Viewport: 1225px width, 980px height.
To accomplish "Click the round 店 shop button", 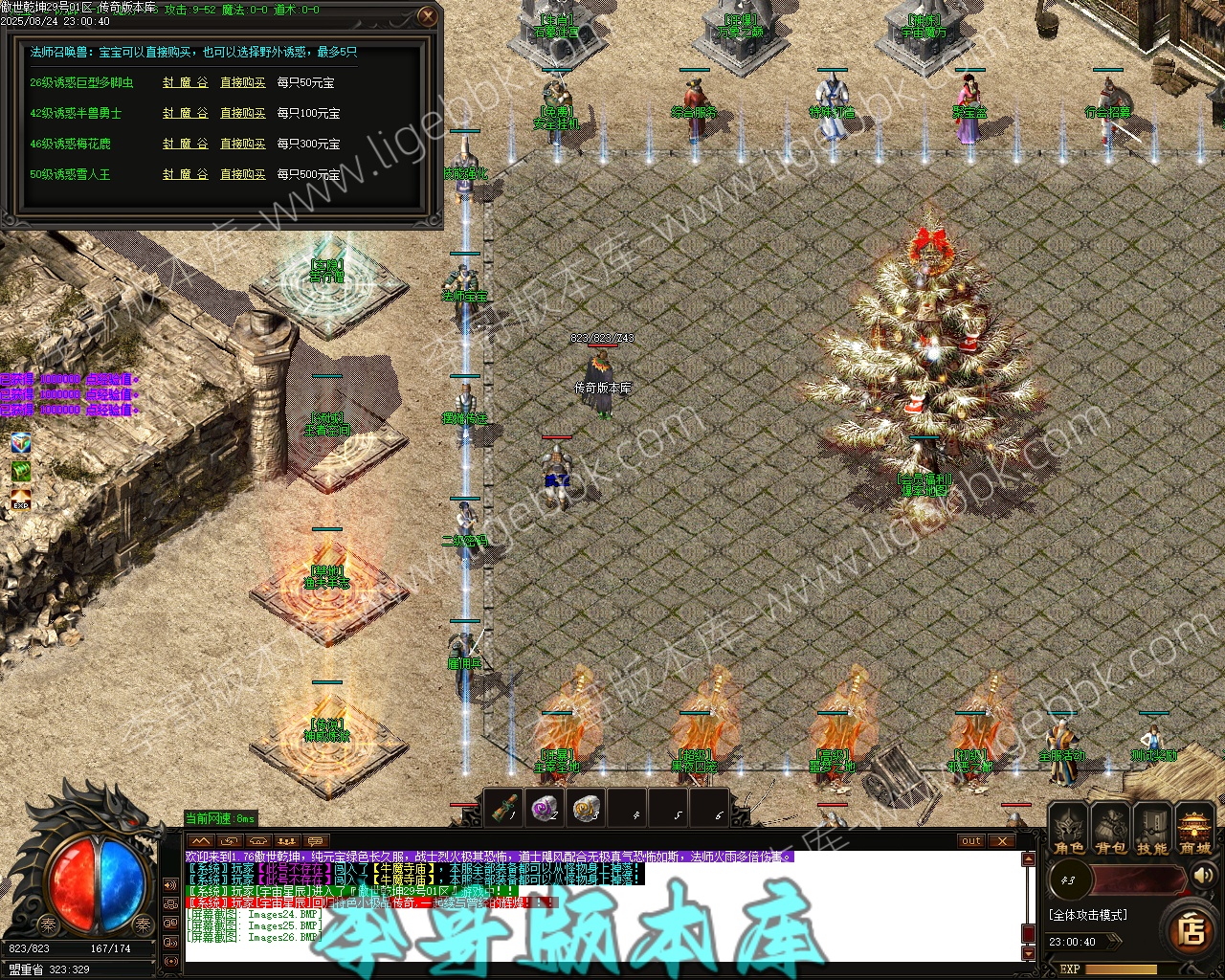I will pyautogui.click(x=1191, y=929).
